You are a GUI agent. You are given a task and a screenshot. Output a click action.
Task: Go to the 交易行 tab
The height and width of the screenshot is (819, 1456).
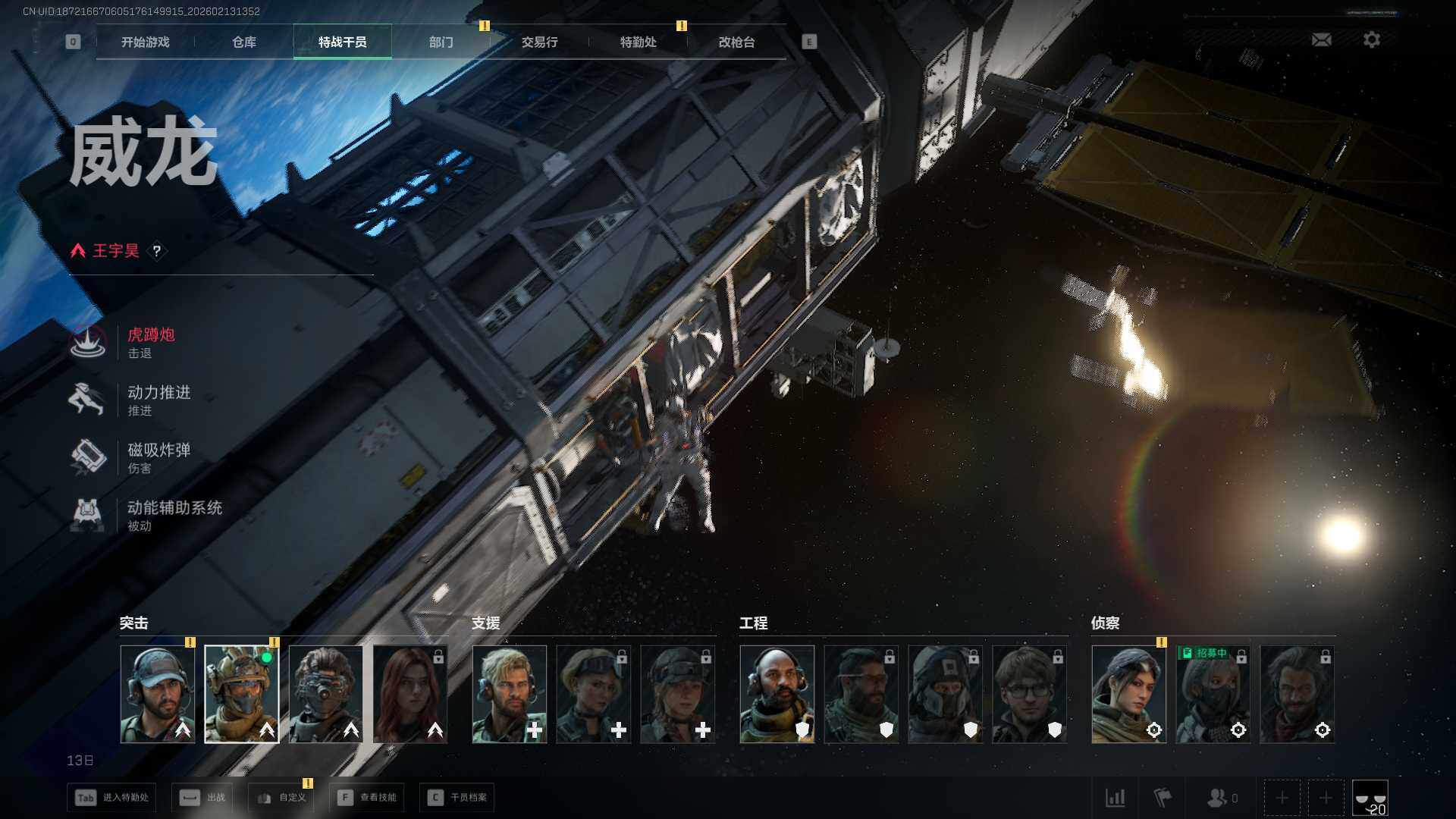[540, 42]
